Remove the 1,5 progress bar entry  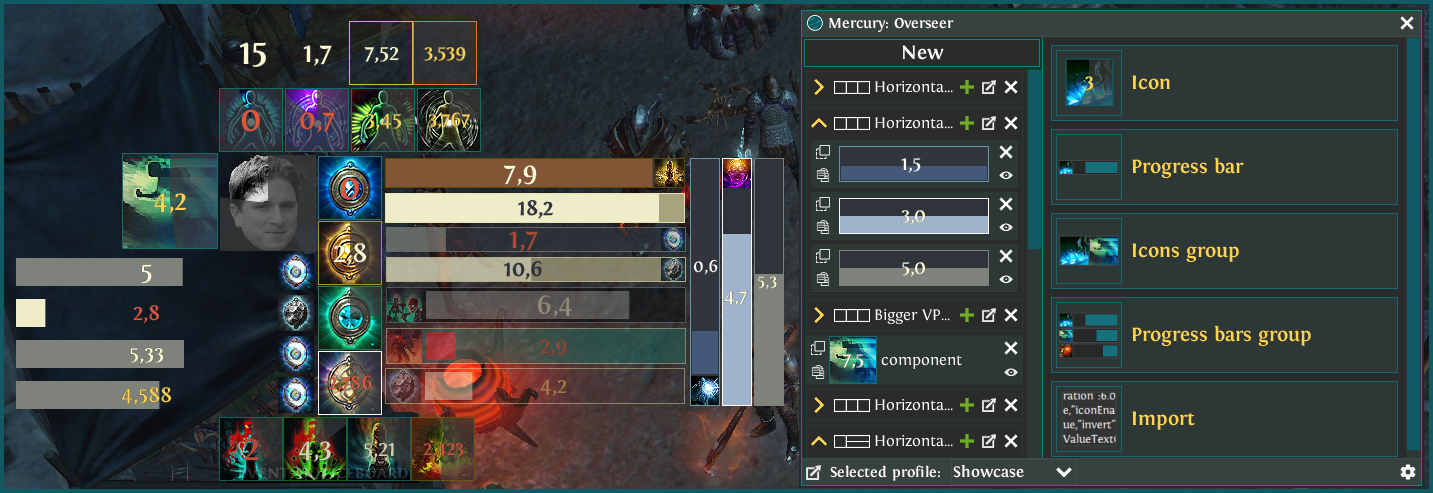coord(1006,153)
